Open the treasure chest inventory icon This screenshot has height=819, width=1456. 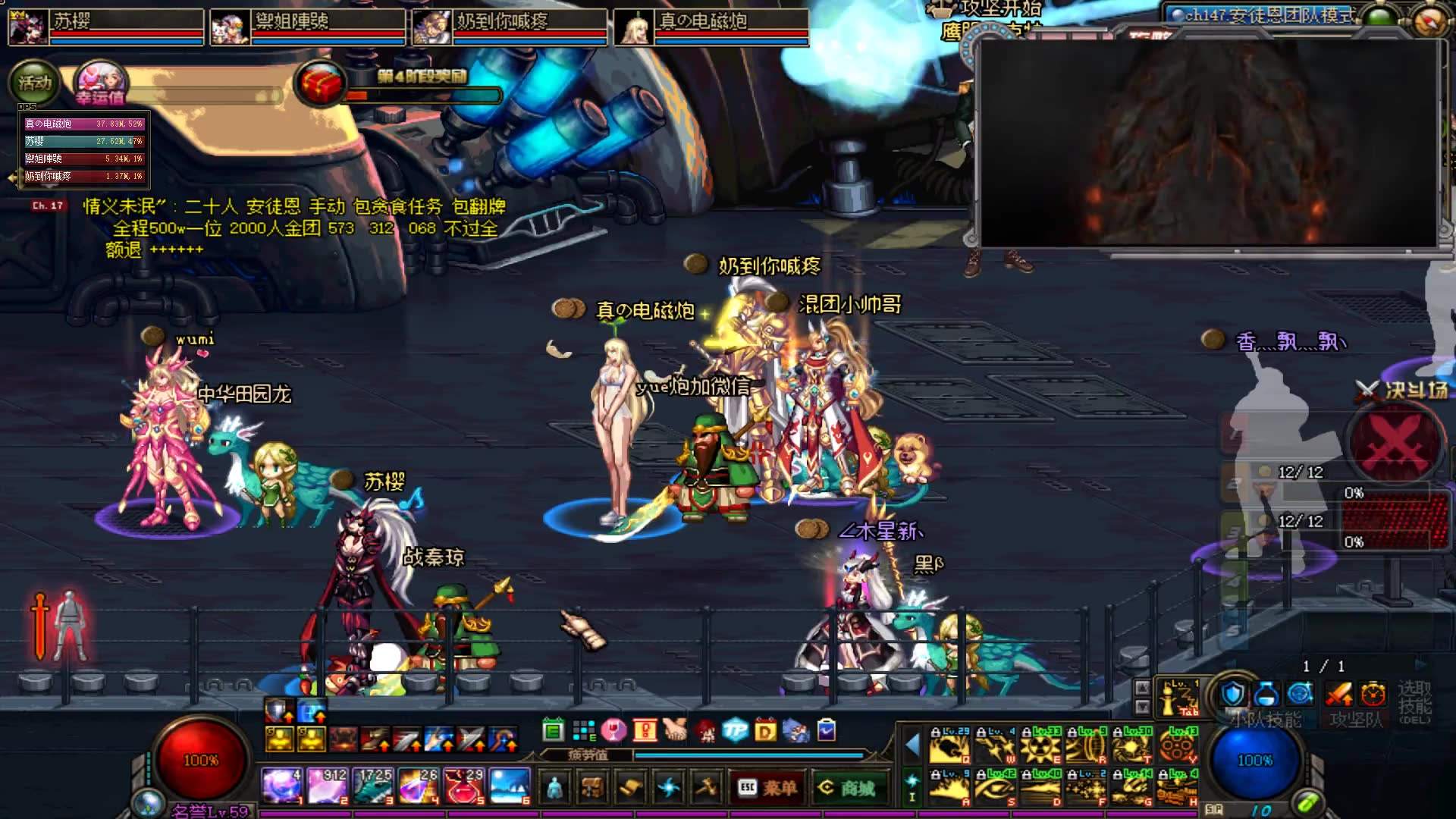click(x=592, y=788)
